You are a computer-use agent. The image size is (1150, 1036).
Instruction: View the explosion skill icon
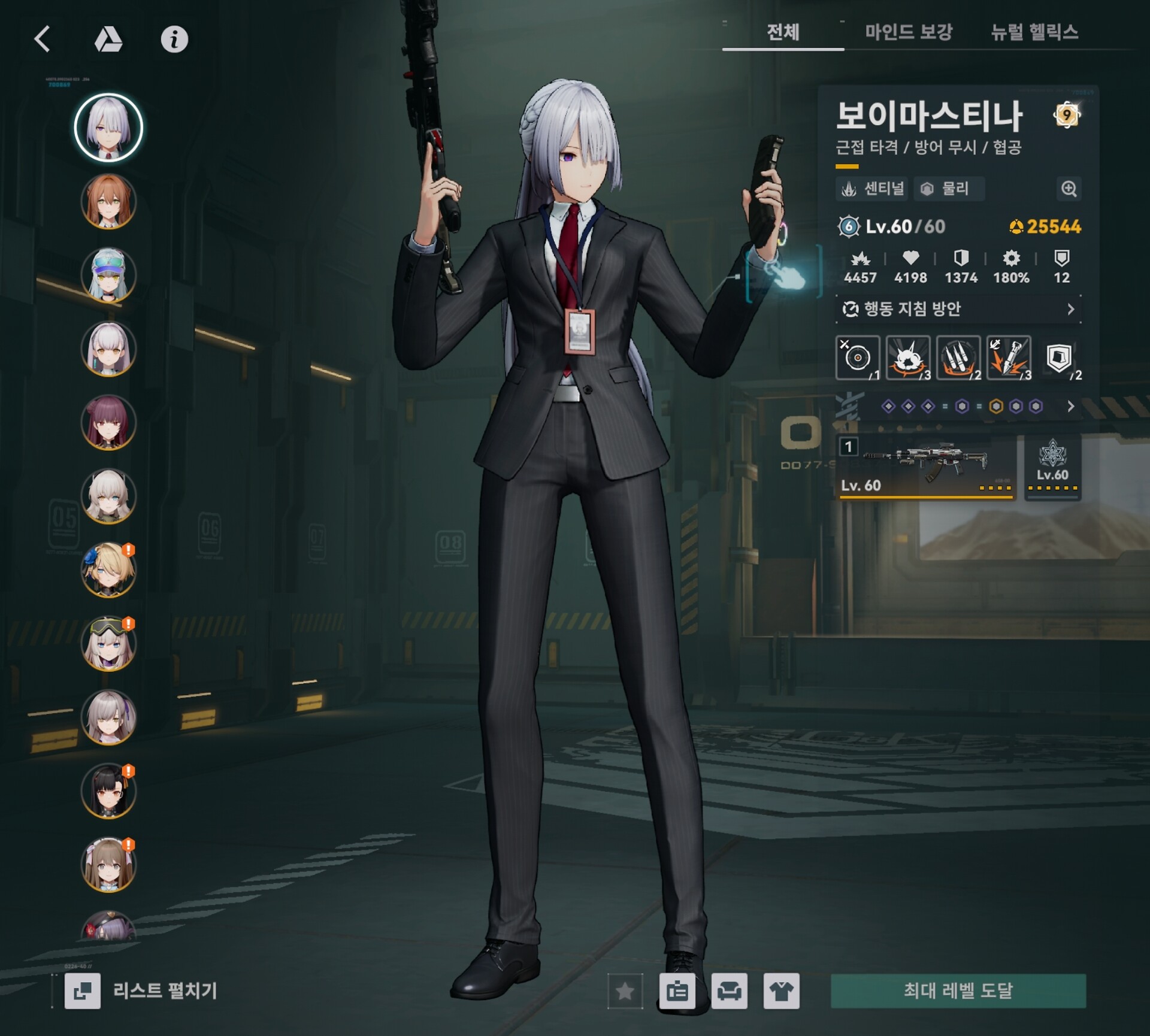(908, 358)
